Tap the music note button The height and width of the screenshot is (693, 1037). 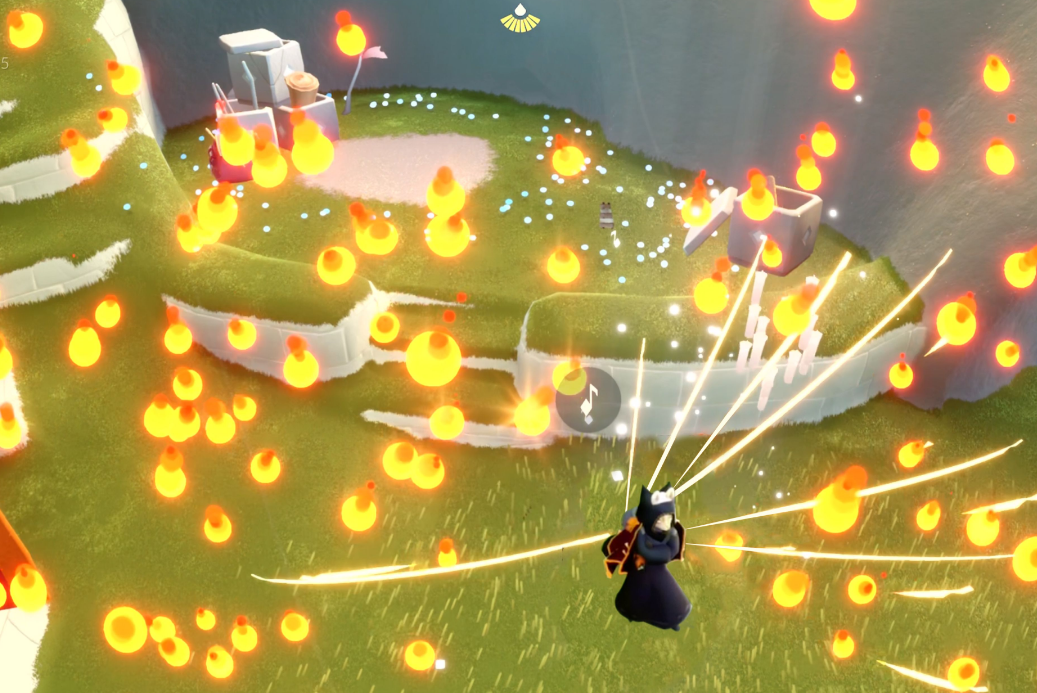588,400
